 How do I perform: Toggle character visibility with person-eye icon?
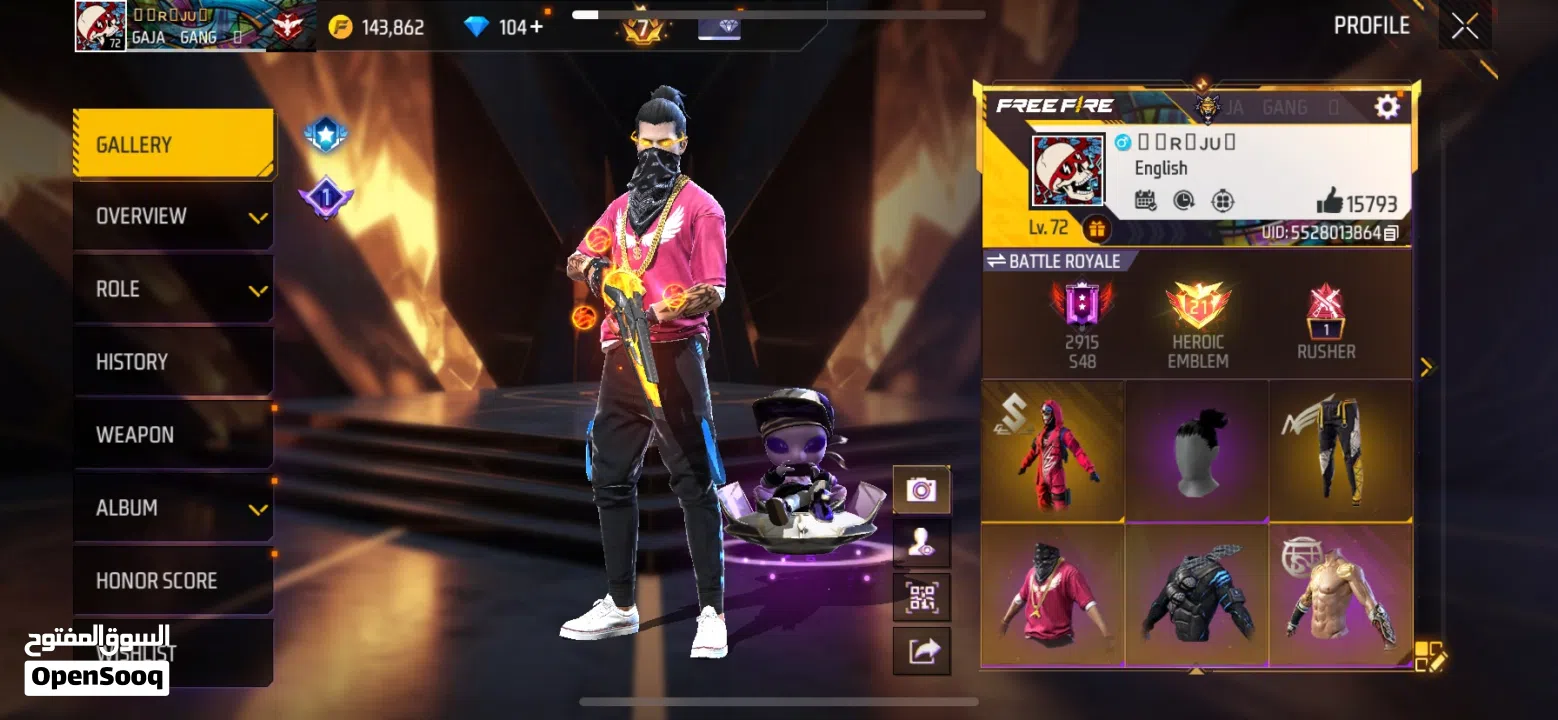coord(921,543)
